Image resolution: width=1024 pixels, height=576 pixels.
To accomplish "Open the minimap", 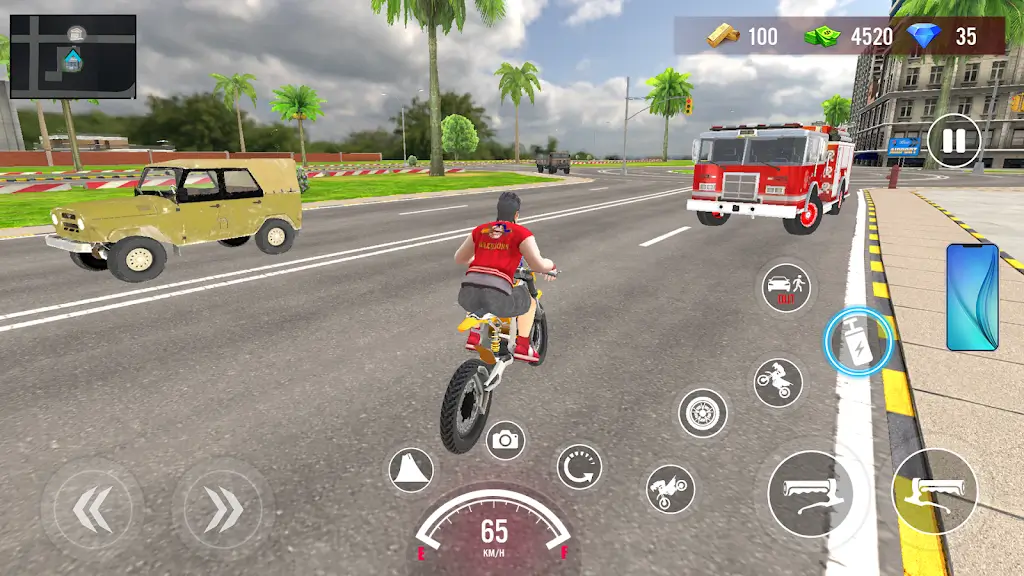I will 72,56.
